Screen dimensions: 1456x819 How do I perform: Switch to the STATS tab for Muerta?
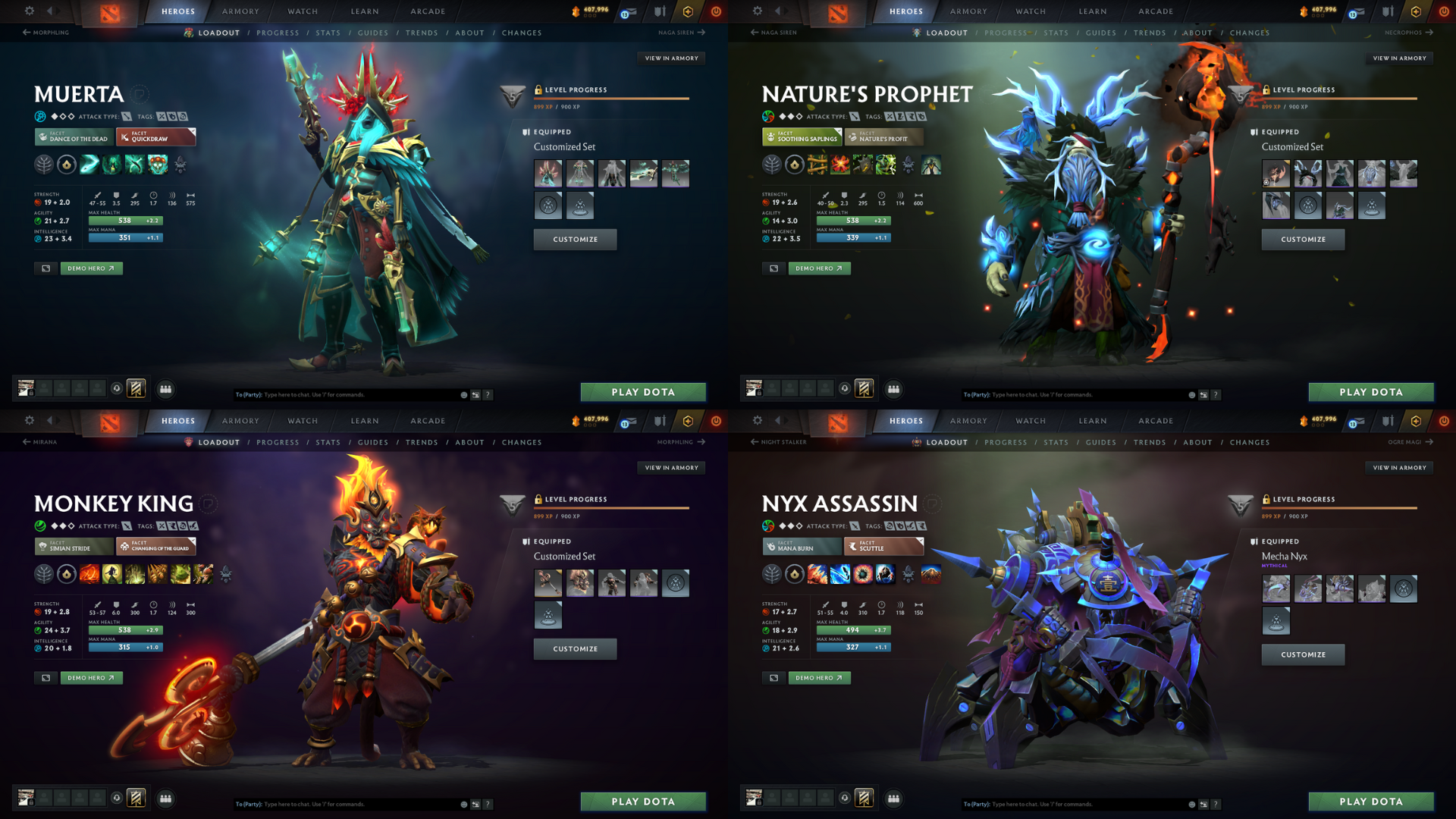coord(328,33)
